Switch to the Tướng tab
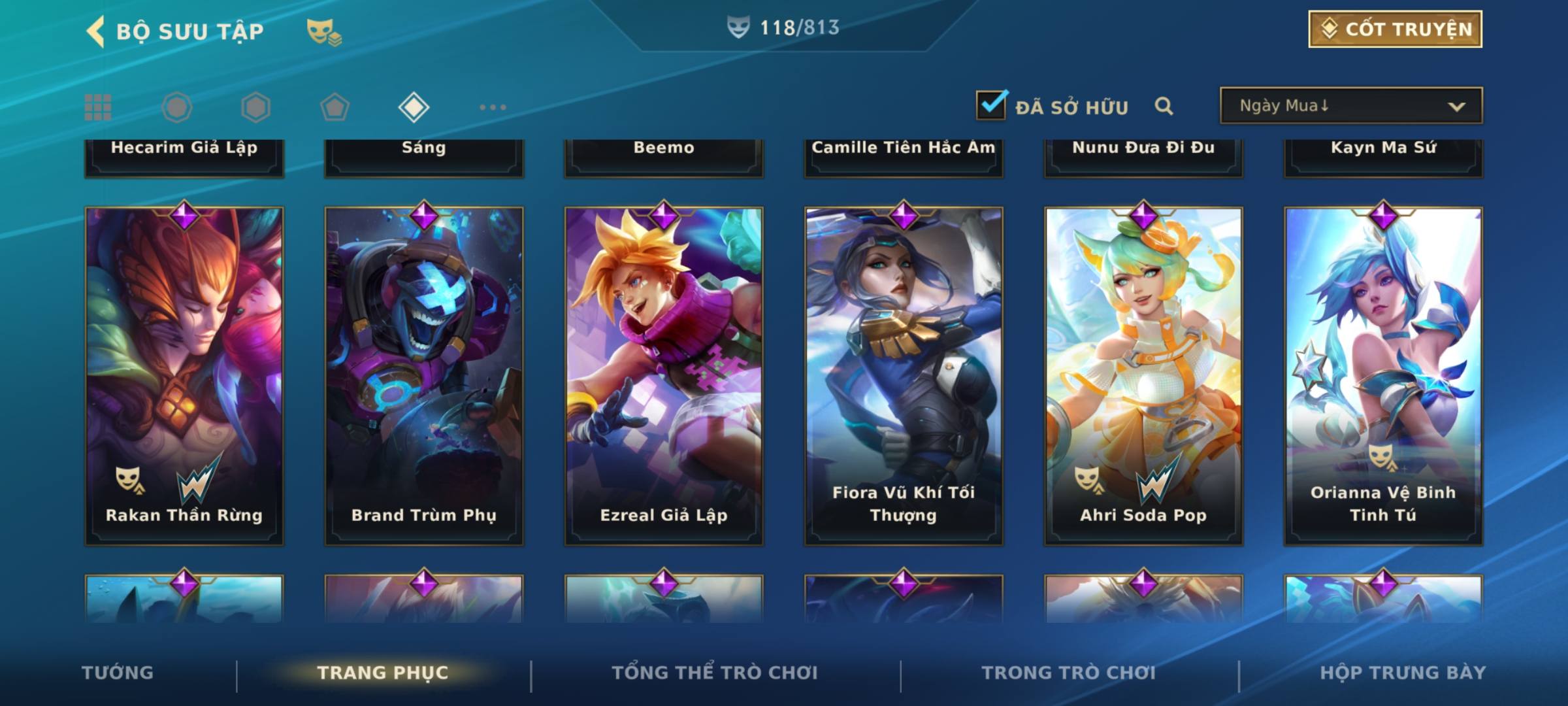This screenshot has height=706, width=1568. pyautogui.click(x=118, y=673)
